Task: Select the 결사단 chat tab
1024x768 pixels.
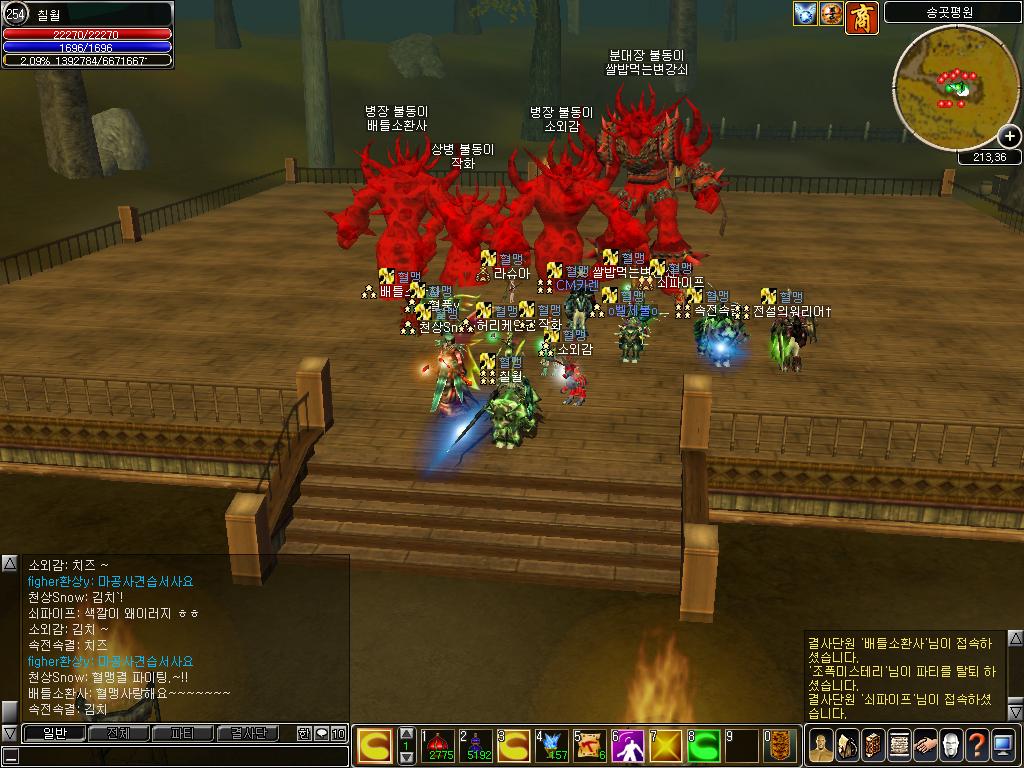Action: 248,733
